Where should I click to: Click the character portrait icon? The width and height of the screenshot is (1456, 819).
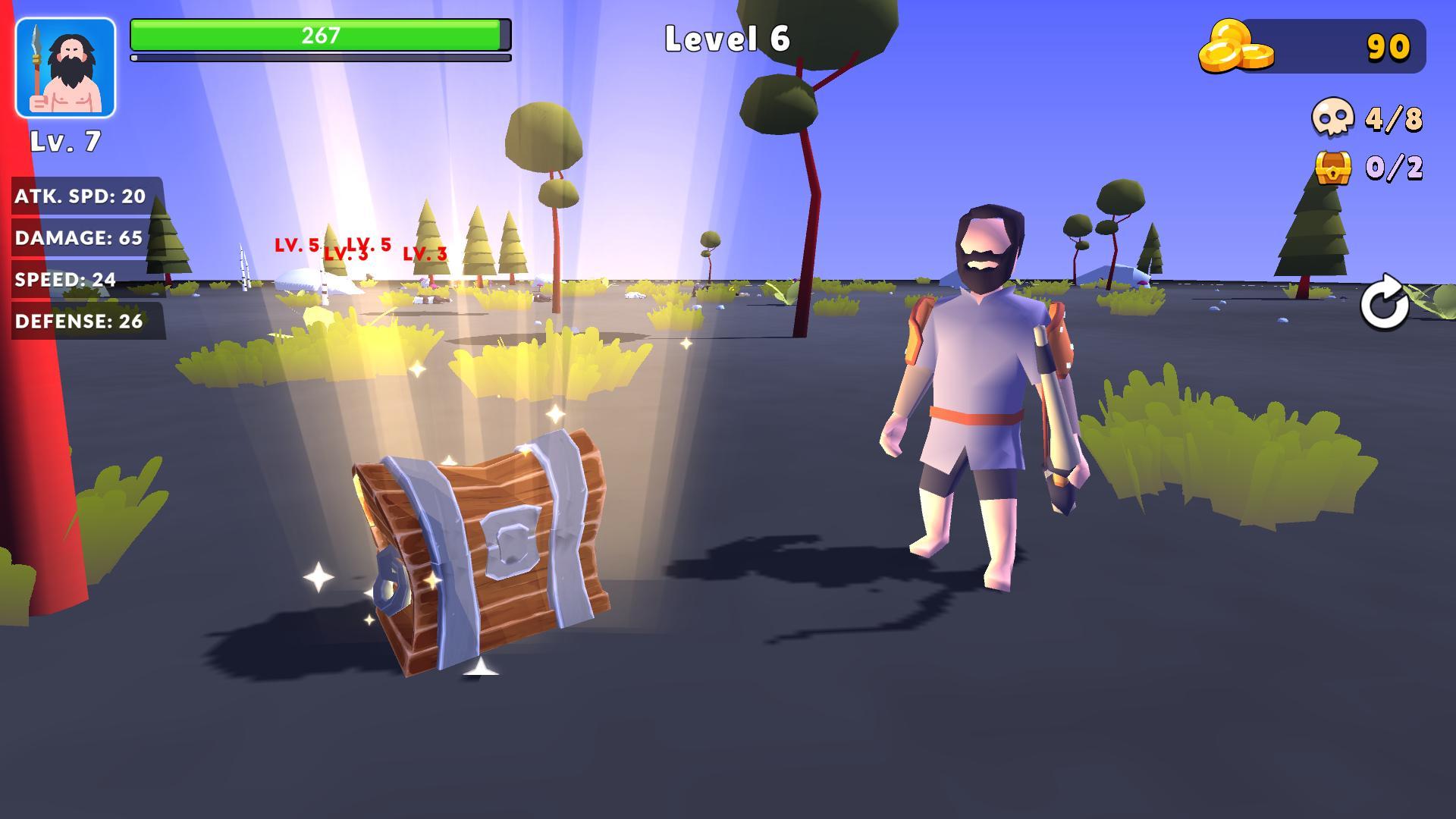[x=66, y=64]
